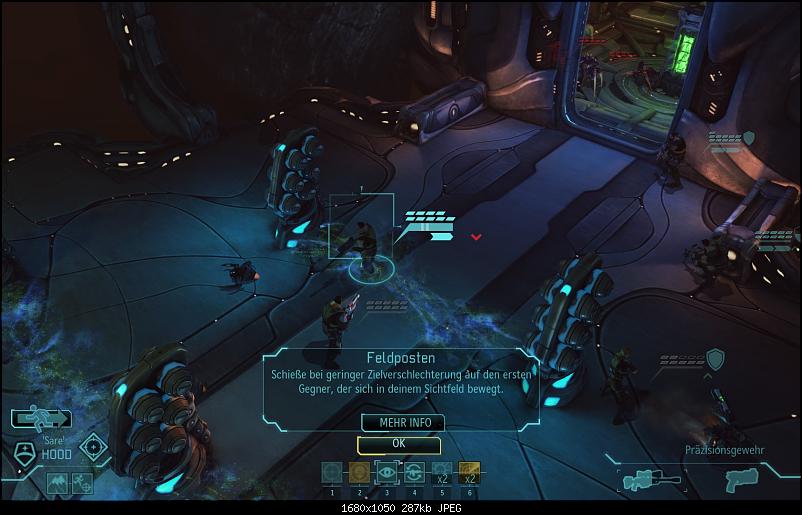Choose the crosshair ability in slot 1
802x515 pixels.
tap(332, 472)
